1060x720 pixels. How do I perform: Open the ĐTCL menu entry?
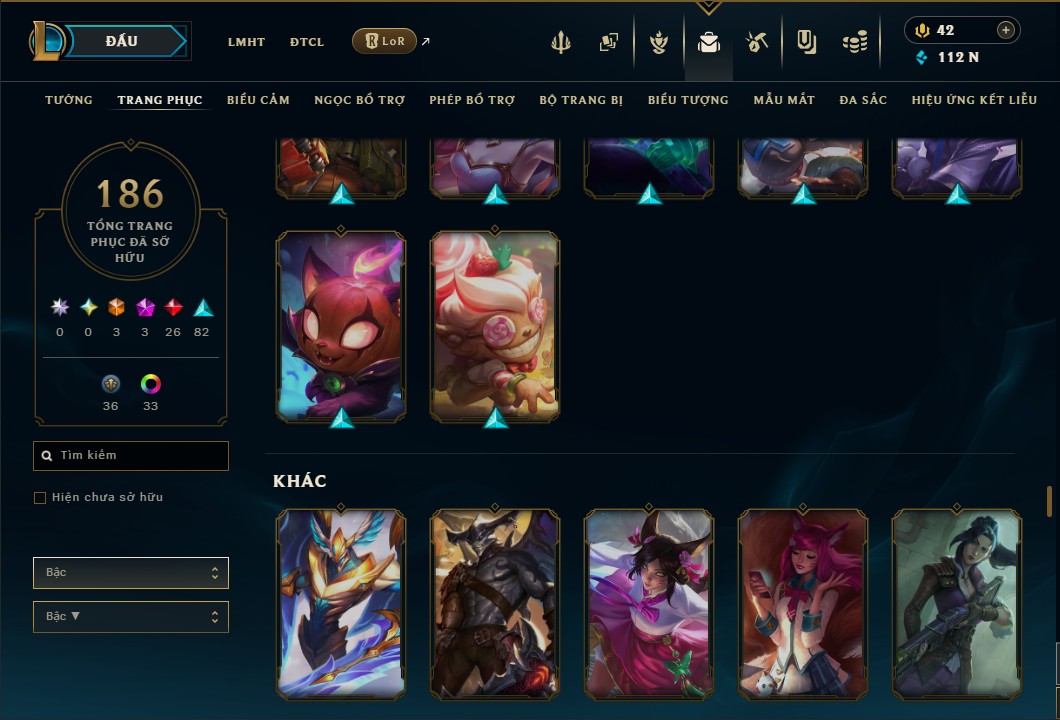point(307,42)
